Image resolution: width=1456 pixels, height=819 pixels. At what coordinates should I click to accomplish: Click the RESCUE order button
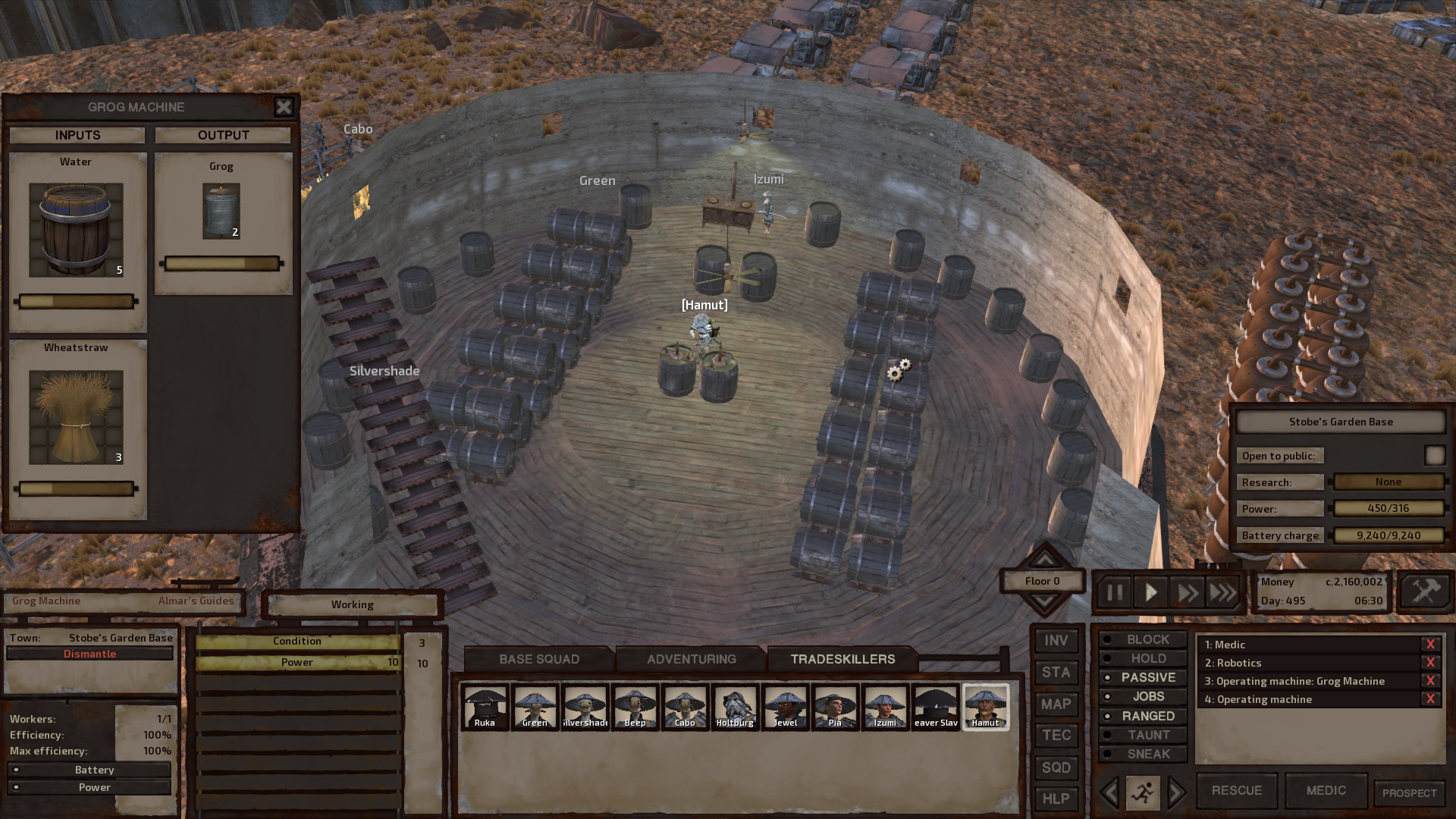coord(1236,790)
